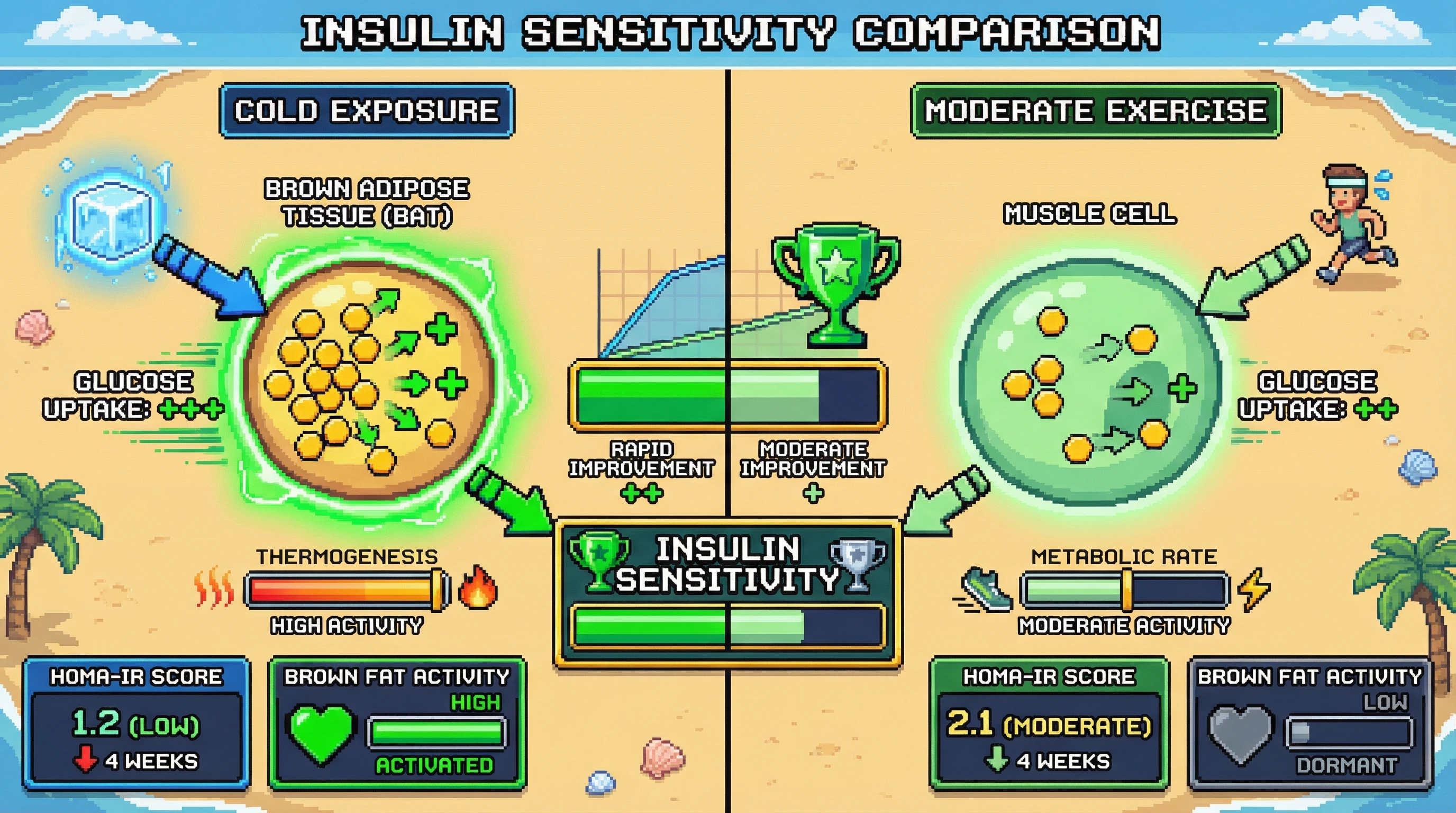Viewport: 1456px width, 813px height.
Task: Select the dormant Brown Fat Activity card
Action: (x=1309, y=722)
